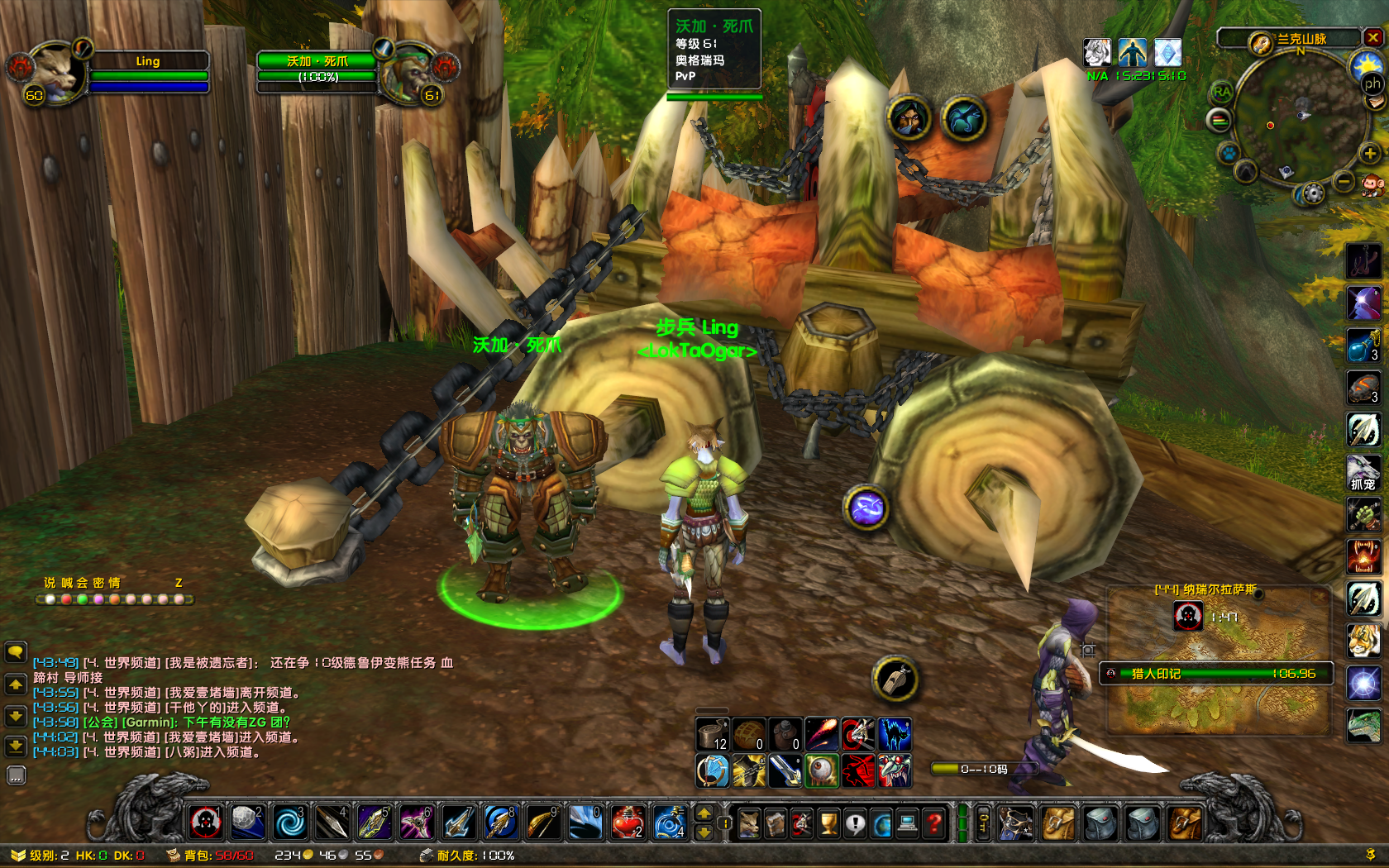The image size is (1389, 868).
Task: Use the bandage item with 12 charges
Action: 712,734
